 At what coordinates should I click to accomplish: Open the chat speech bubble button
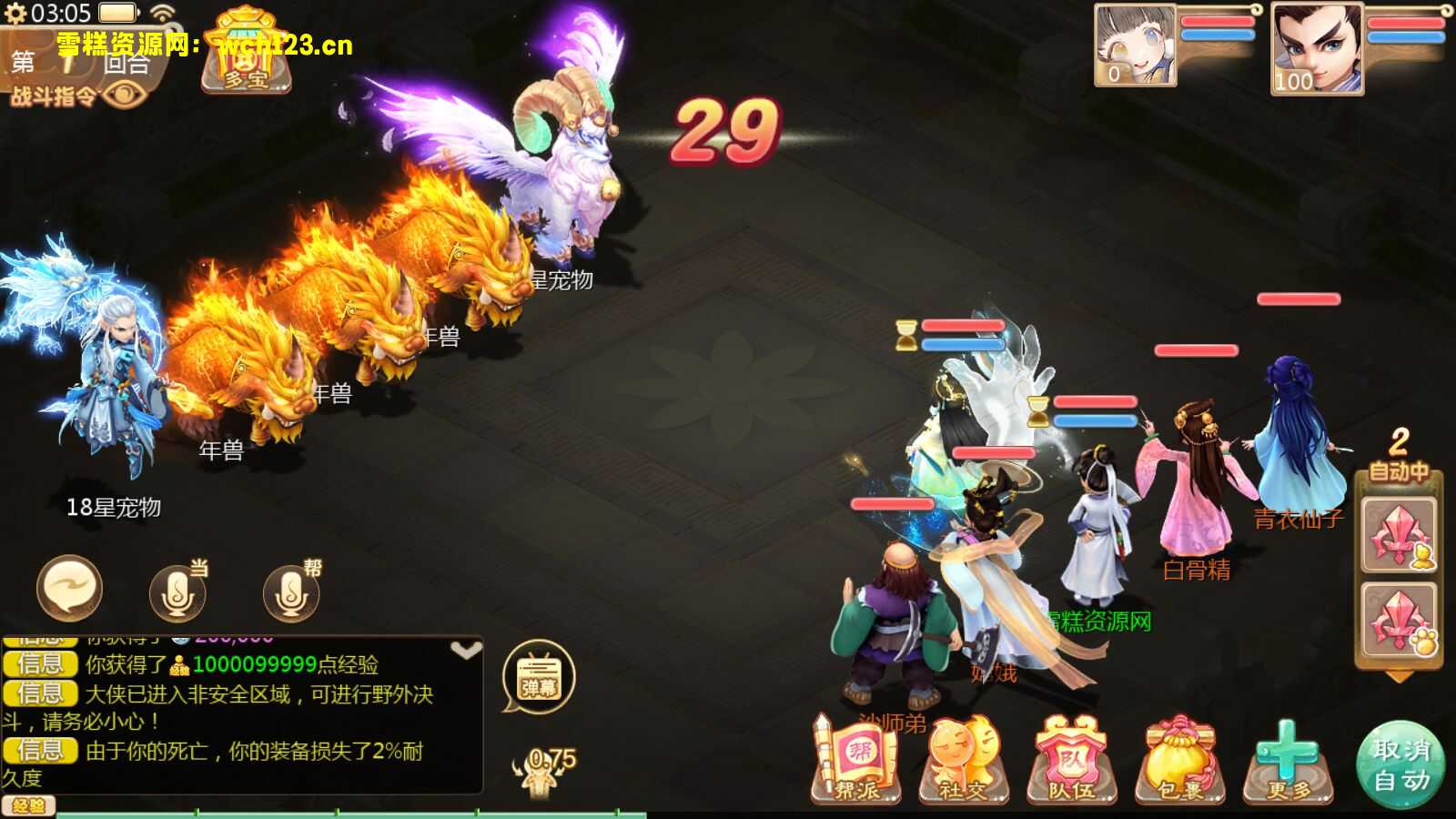pyautogui.click(x=69, y=589)
